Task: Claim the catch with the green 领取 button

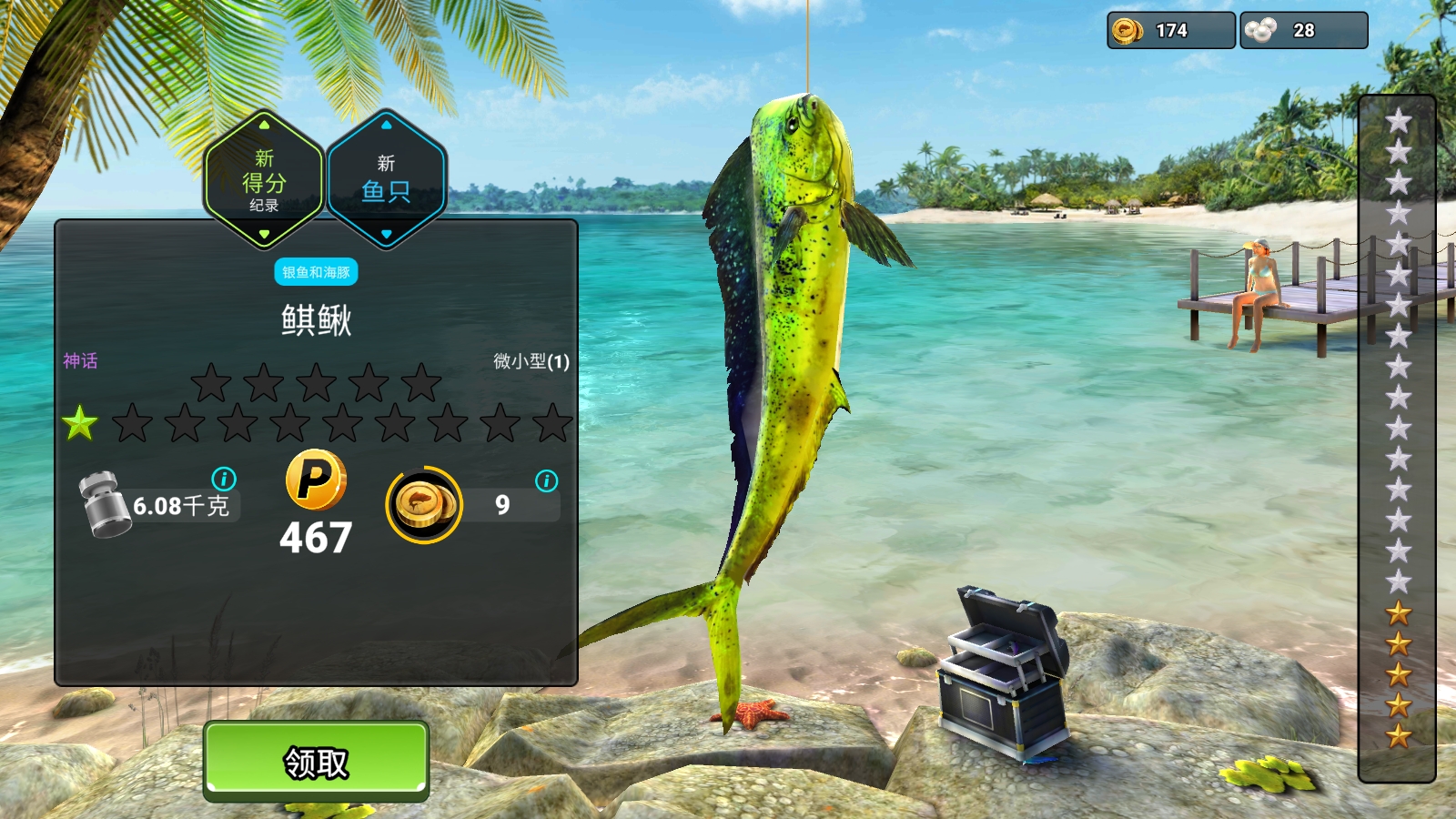Action: click(x=316, y=761)
